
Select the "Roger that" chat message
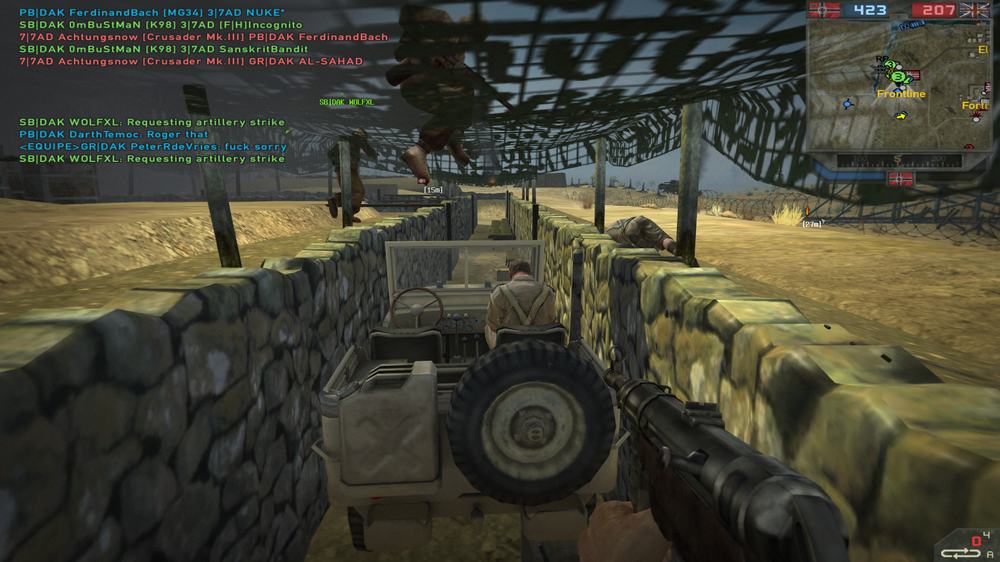[x=114, y=134]
